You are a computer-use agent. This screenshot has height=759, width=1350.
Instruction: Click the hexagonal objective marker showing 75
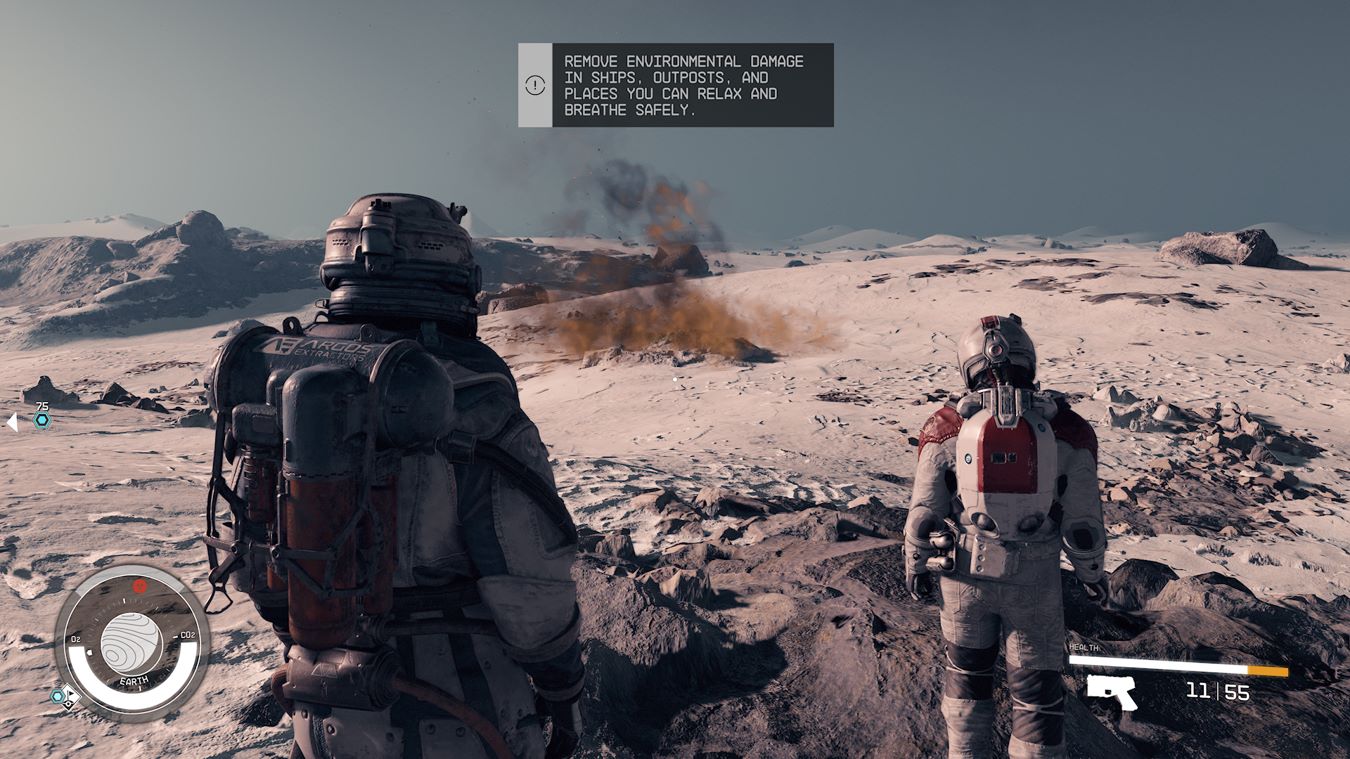point(42,420)
